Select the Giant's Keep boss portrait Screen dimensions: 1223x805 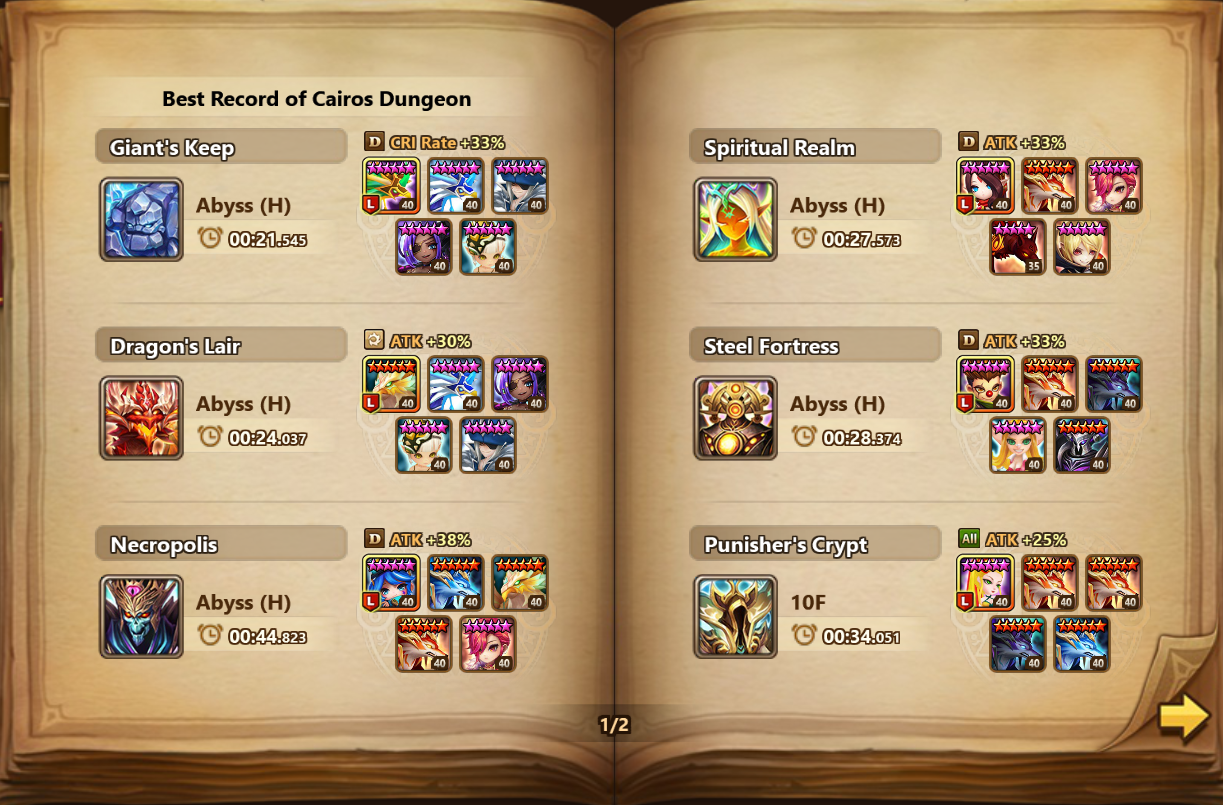[x=141, y=219]
